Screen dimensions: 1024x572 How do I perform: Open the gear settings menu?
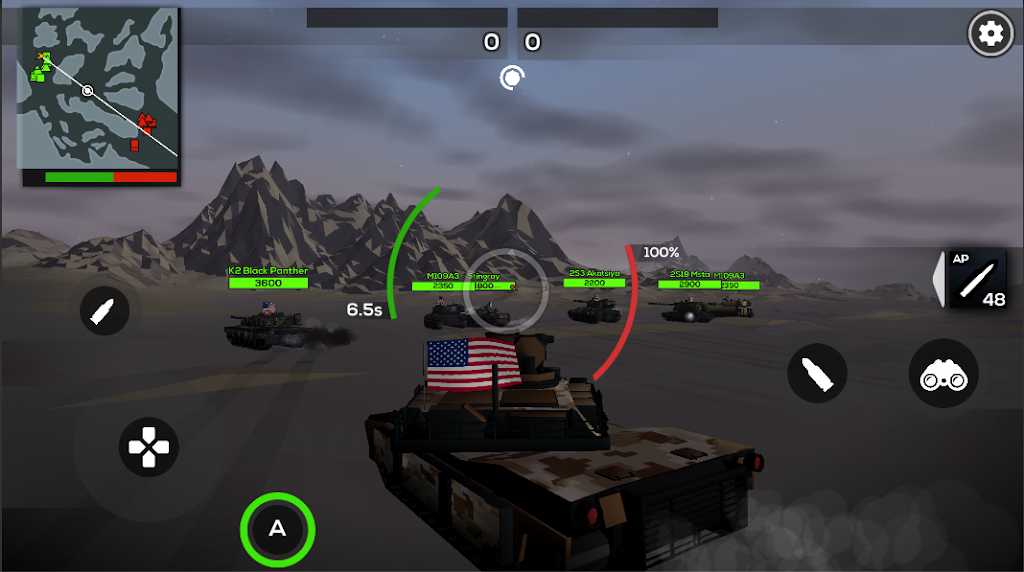990,34
